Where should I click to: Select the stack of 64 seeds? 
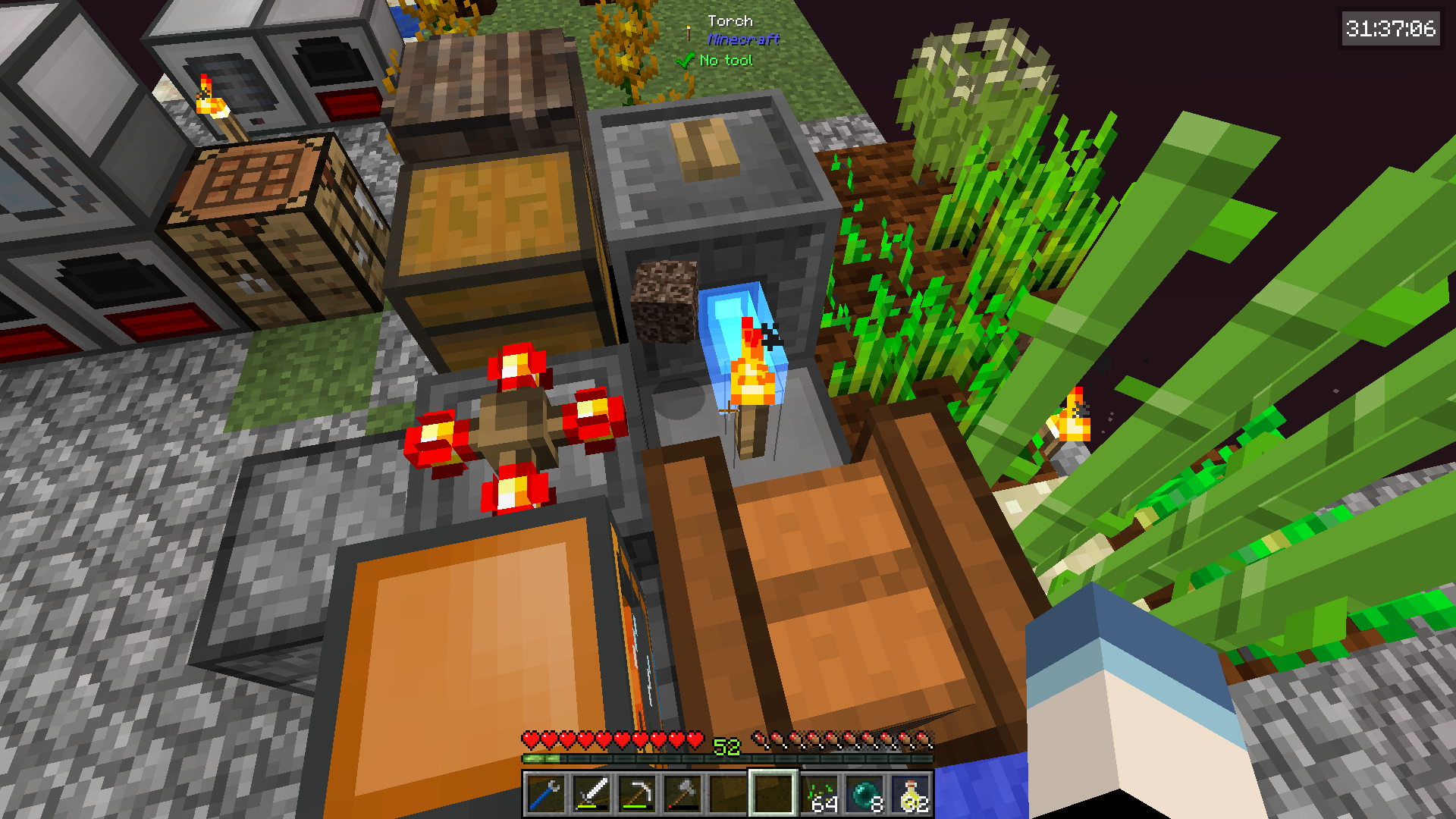[x=820, y=794]
